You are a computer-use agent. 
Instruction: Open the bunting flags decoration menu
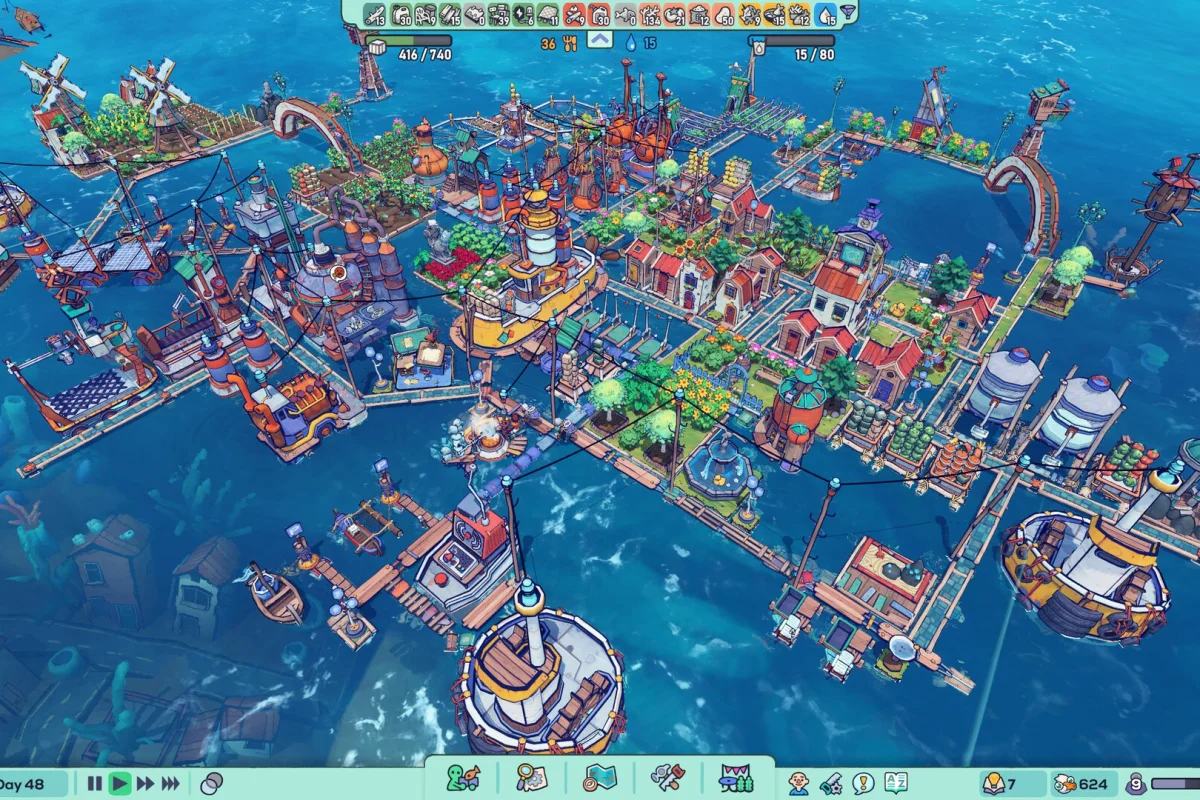pos(737,778)
